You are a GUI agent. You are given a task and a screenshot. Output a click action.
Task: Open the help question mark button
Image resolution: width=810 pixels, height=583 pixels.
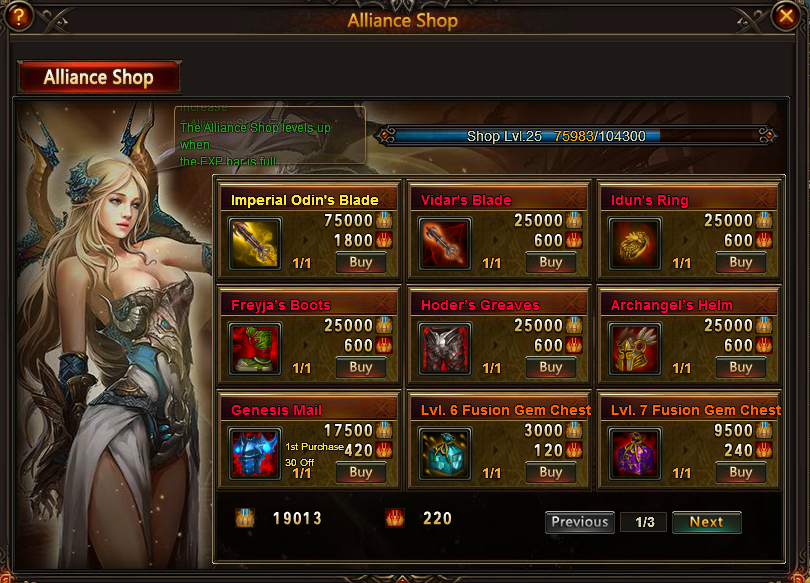pos(18,16)
